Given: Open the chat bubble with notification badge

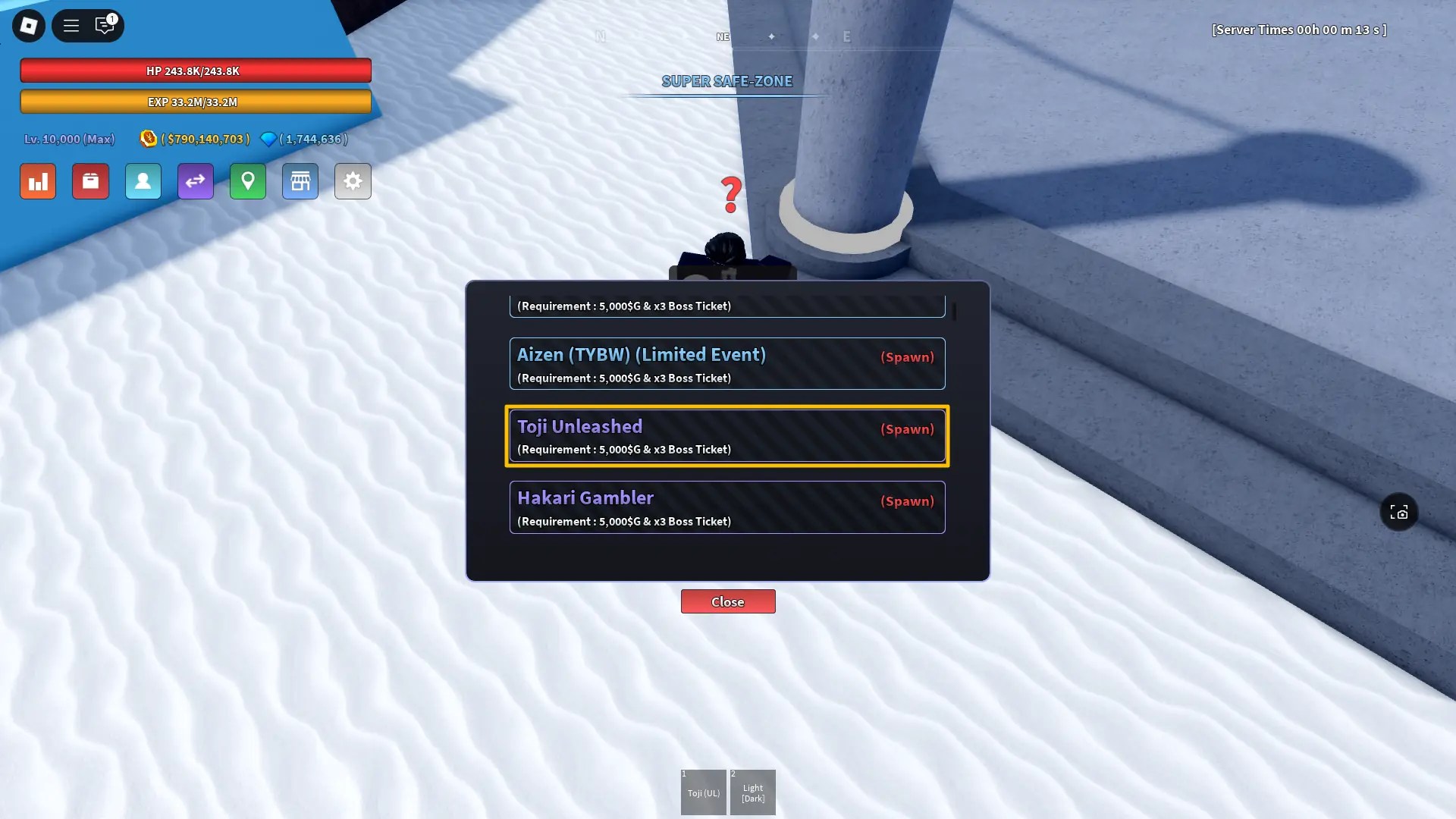Looking at the screenshot, I should (x=105, y=25).
